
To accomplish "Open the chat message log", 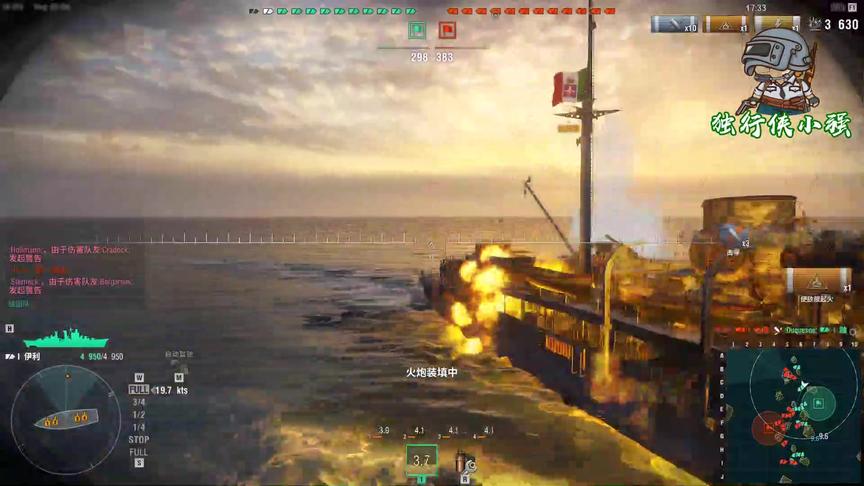I will point(70,268).
